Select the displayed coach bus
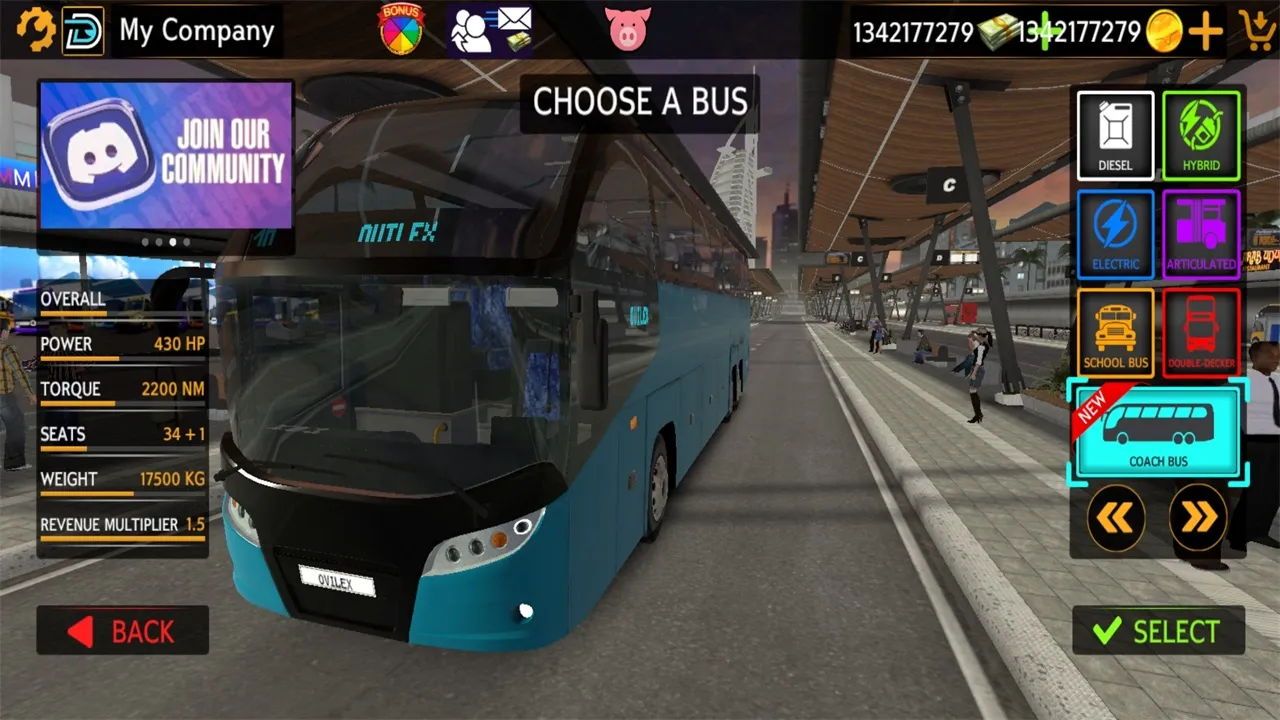The width and height of the screenshot is (1280, 720). [x=1157, y=631]
